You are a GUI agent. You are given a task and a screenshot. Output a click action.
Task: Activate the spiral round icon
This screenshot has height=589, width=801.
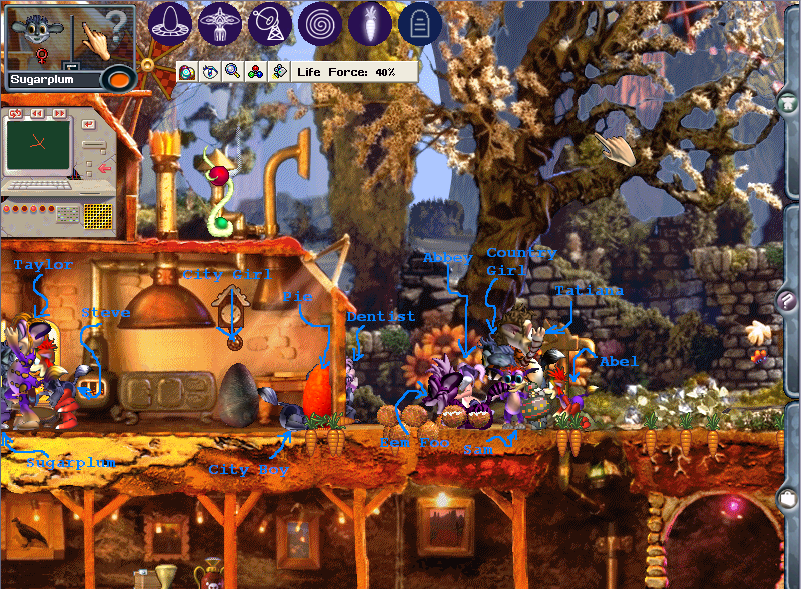click(x=320, y=23)
